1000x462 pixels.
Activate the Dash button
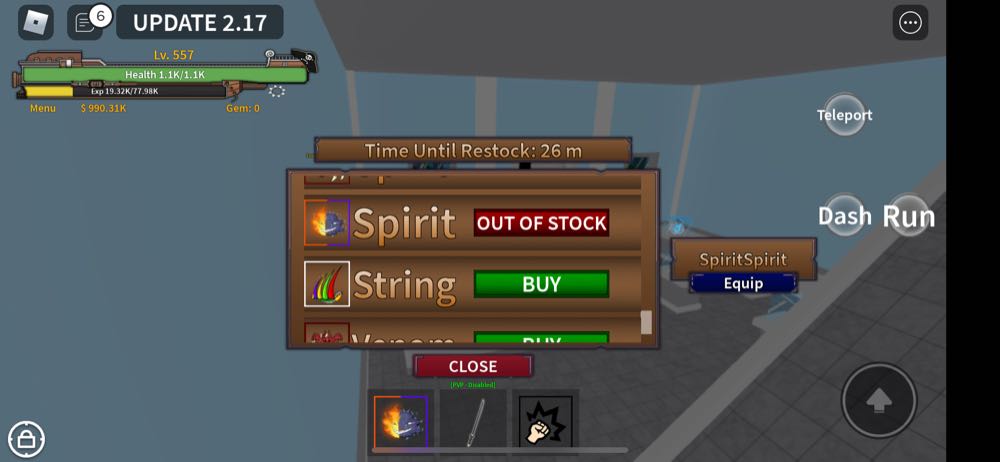pyautogui.click(x=845, y=216)
